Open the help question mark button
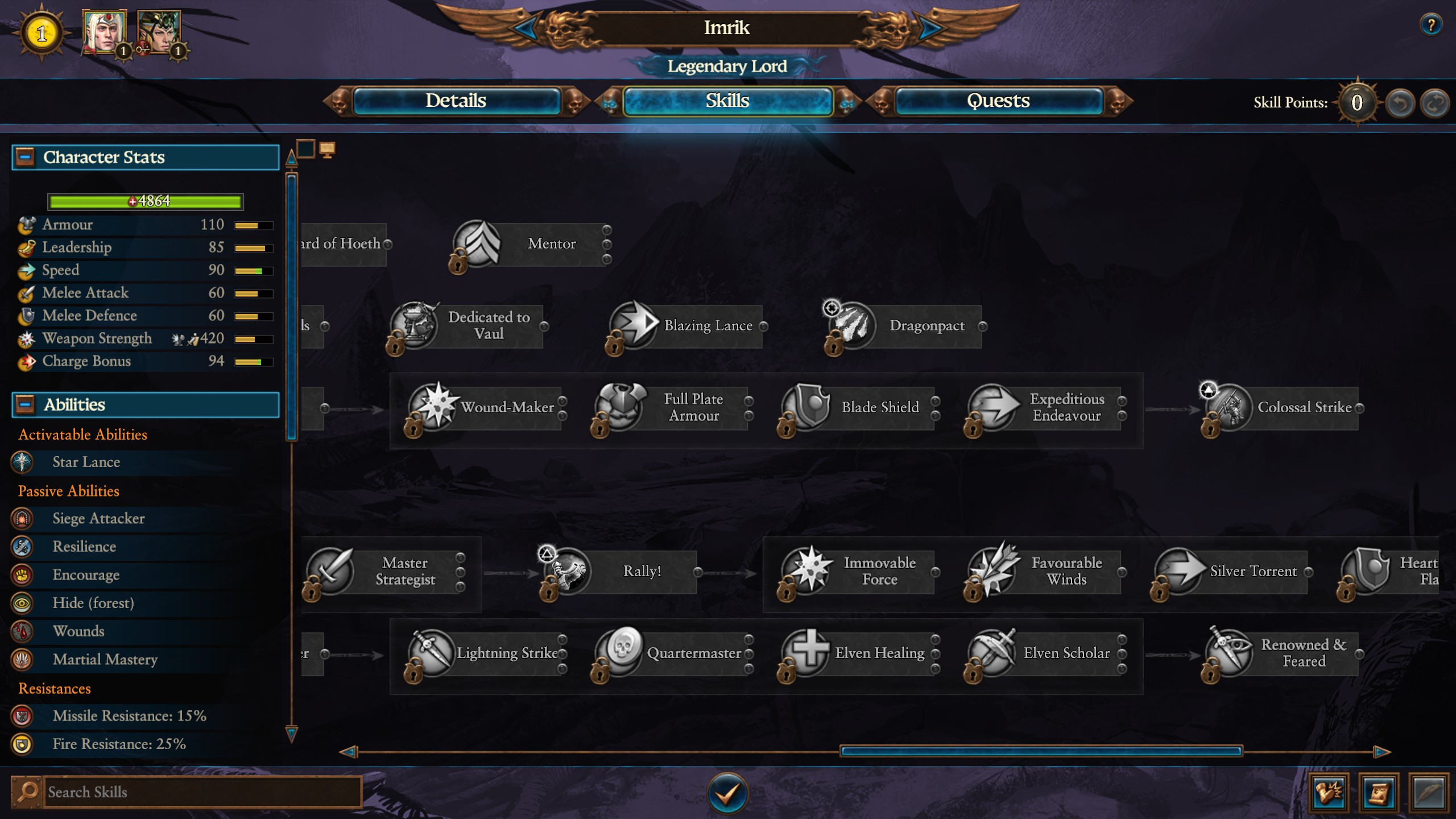Image resolution: width=1456 pixels, height=819 pixels. pos(1430,25)
